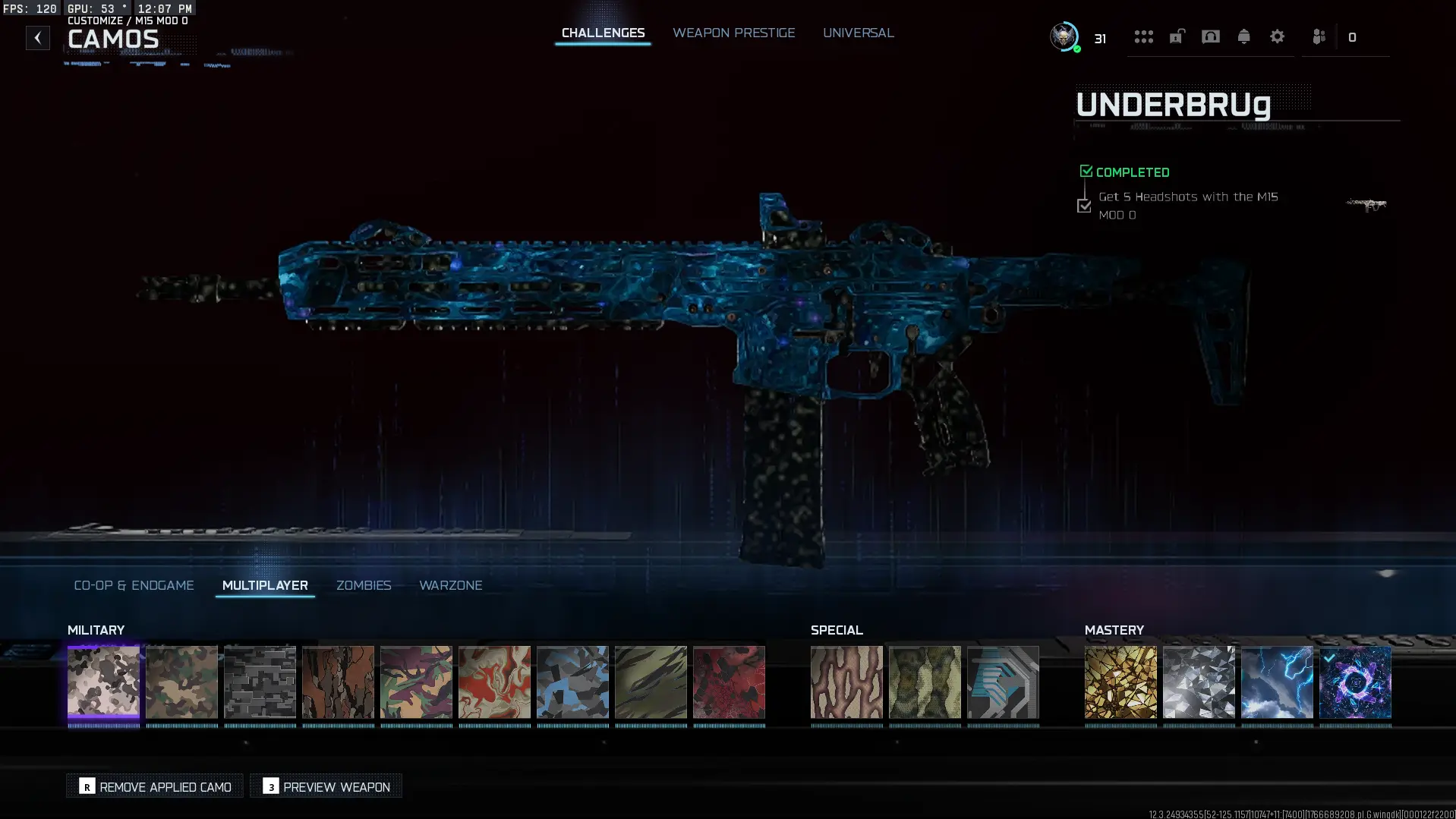Select the Get 5 Headshots challenge entry
Screen dimensions: 1456x819
coord(1188,205)
